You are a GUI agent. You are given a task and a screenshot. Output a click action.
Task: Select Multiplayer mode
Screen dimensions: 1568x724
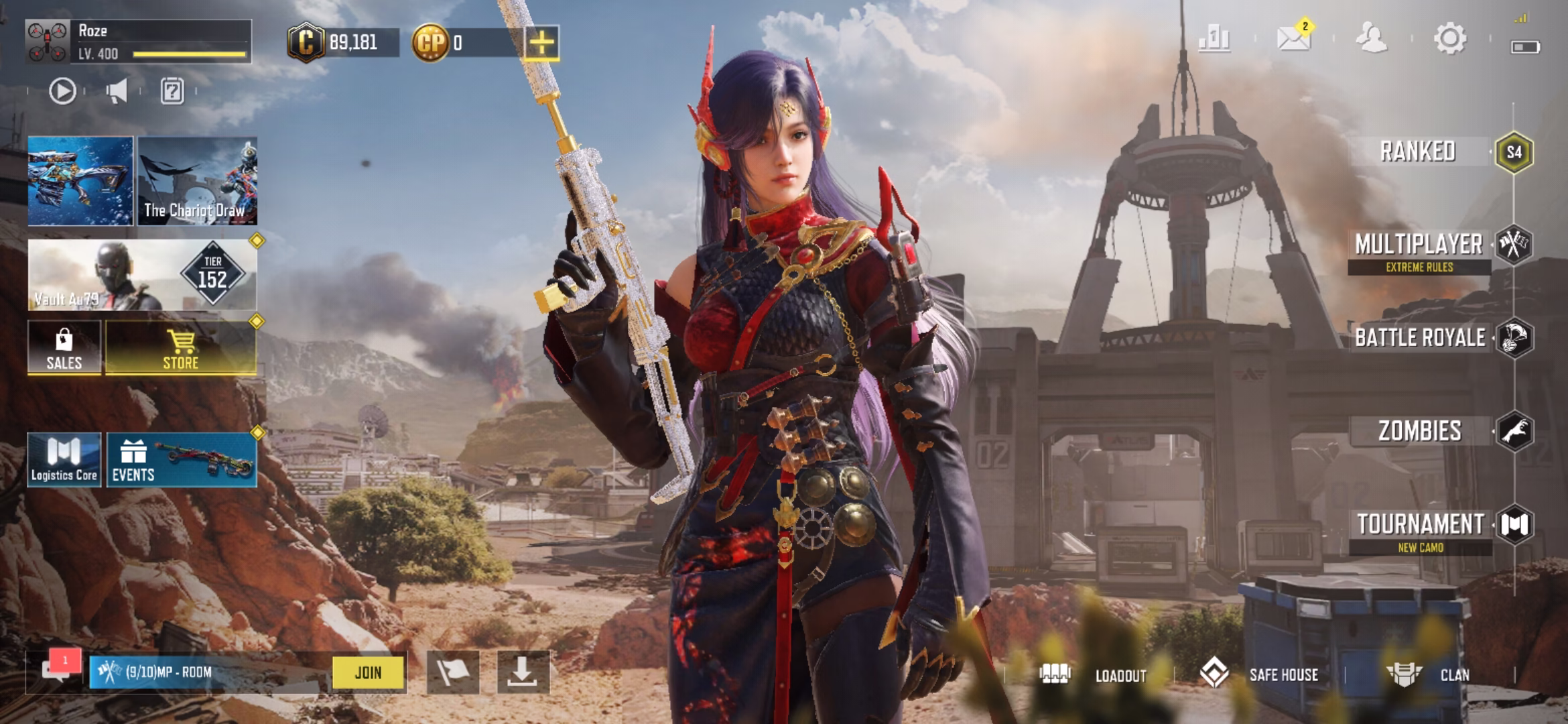(1419, 245)
